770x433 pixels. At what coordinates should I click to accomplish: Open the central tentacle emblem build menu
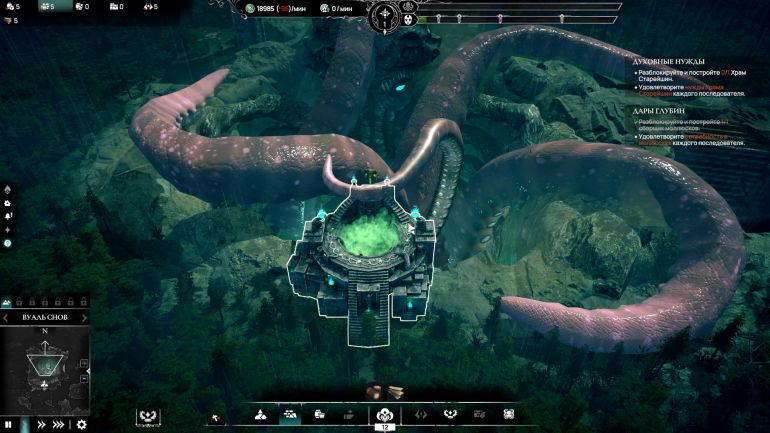coord(385,416)
